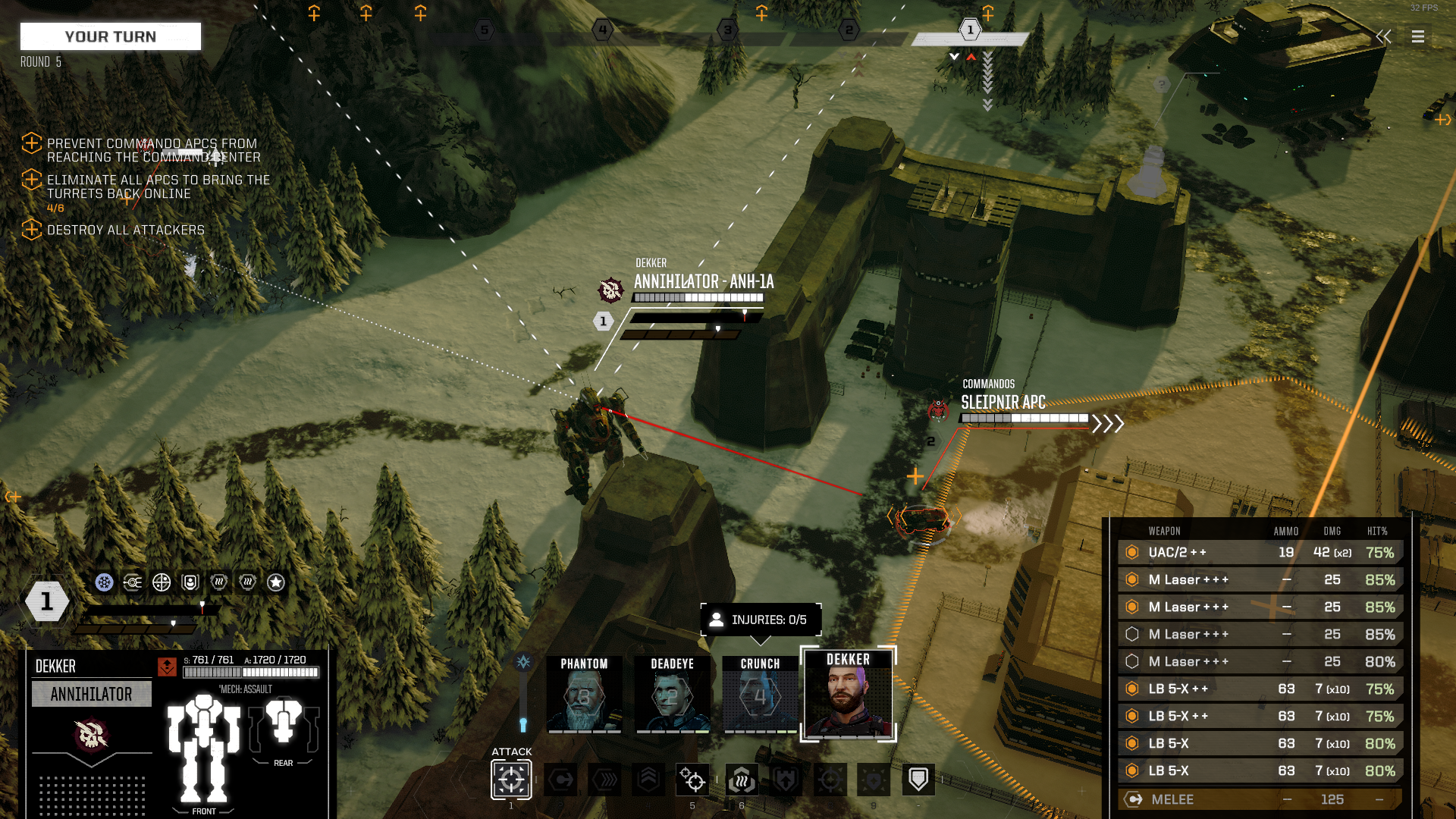Select Deadeye's pilot portrait thumbnail
The height and width of the screenshot is (819, 1456).
point(672,694)
